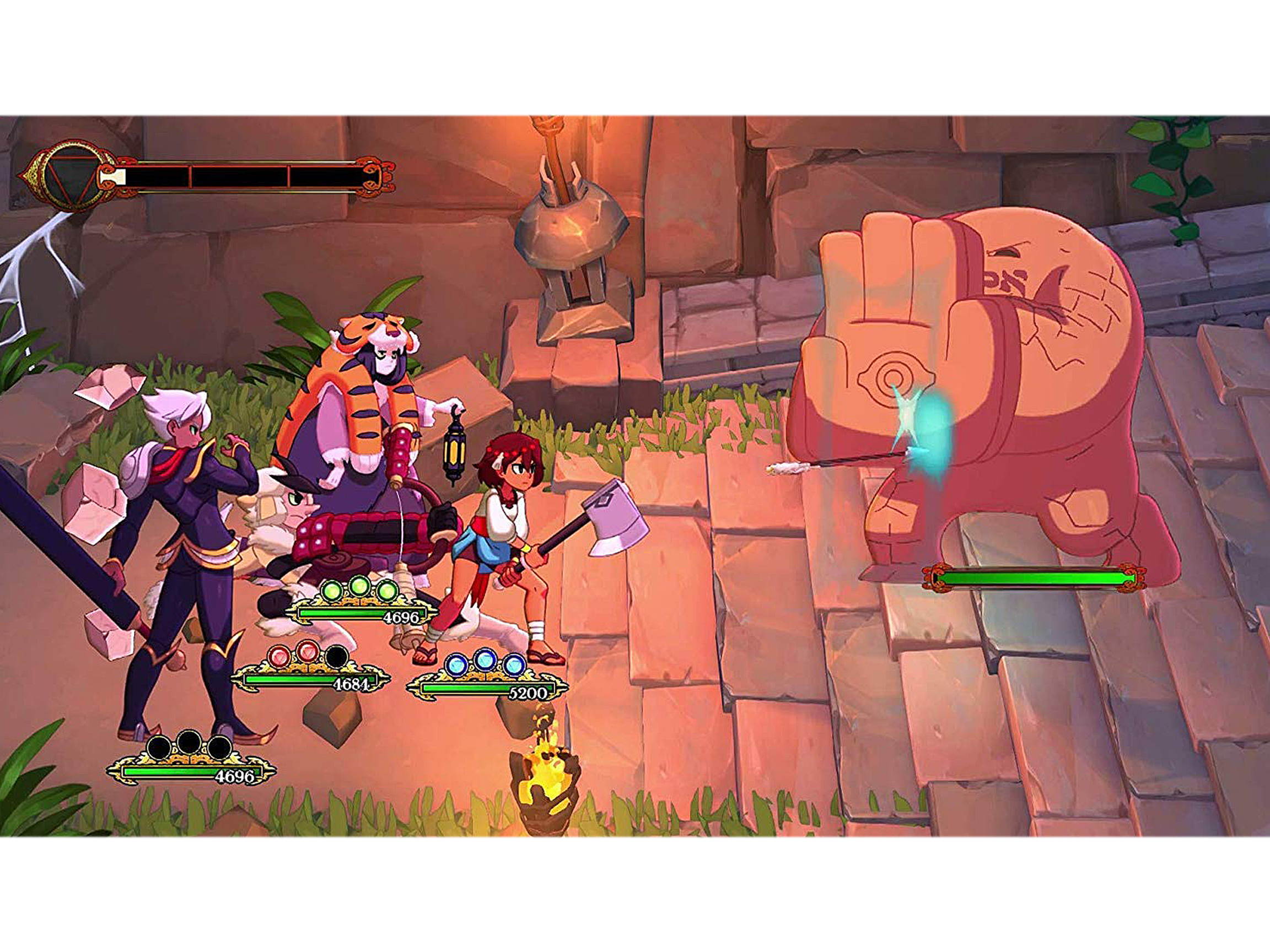The height and width of the screenshot is (952, 1270).
Task: Expand the segmented meter at top of screen
Action: (x=247, y=175)
